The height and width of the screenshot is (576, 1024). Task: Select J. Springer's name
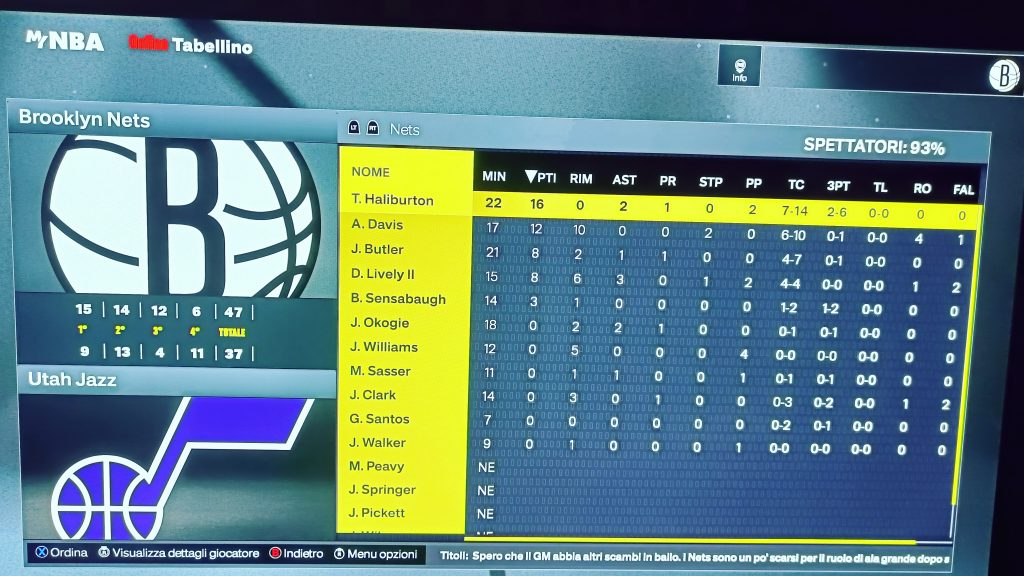tap(381, 490)
